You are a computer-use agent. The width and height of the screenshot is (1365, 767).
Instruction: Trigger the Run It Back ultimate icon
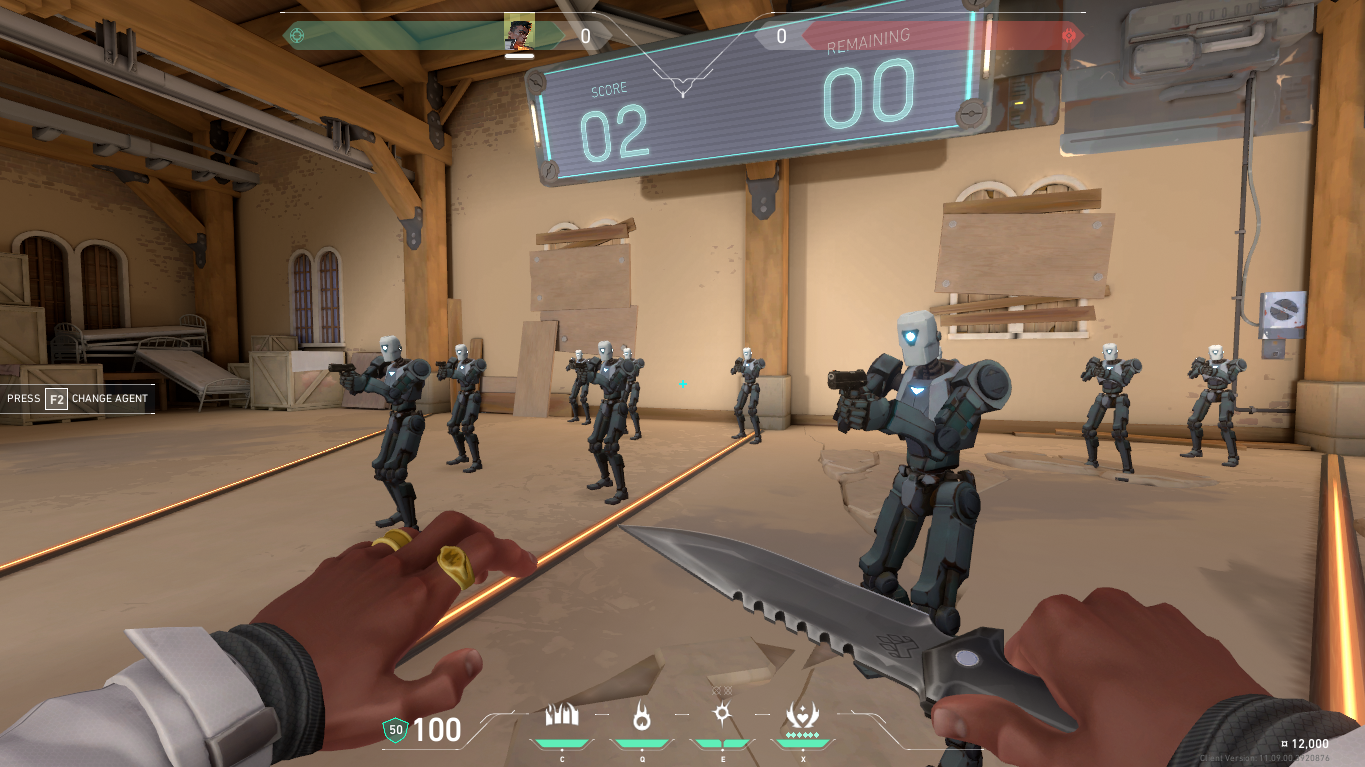coord(803,714)
